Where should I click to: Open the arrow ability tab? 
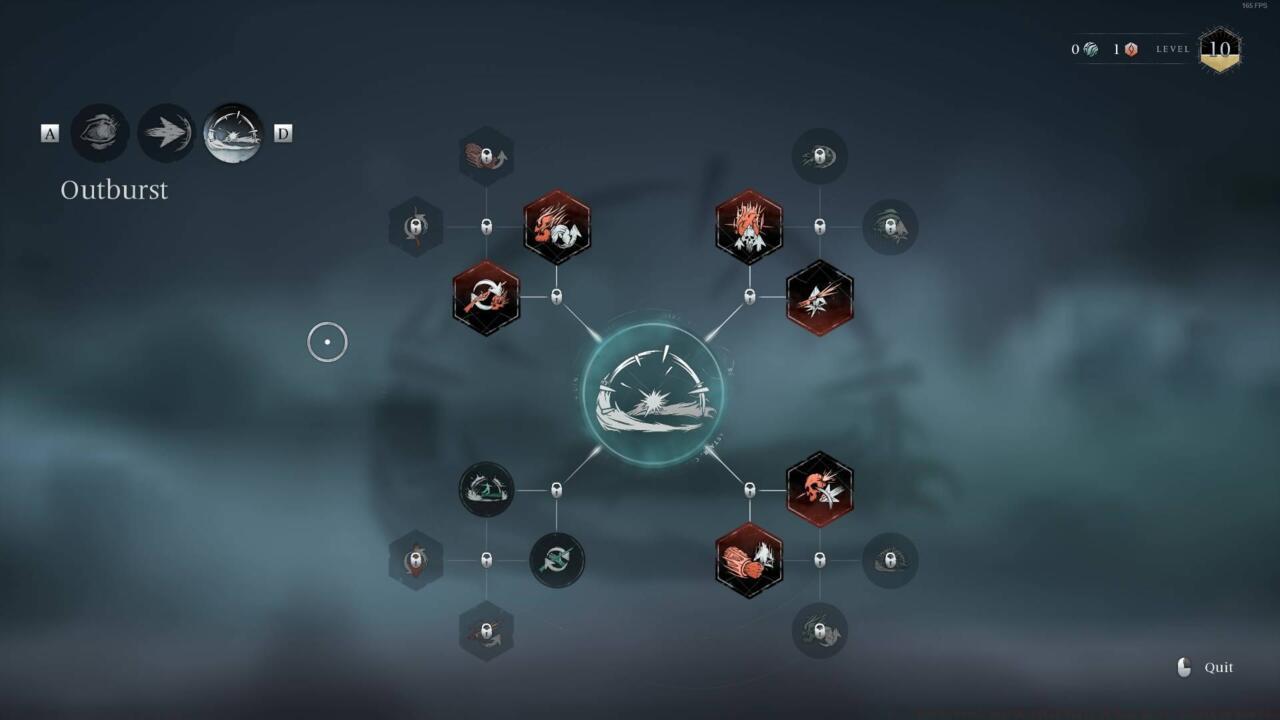(165, 132)
